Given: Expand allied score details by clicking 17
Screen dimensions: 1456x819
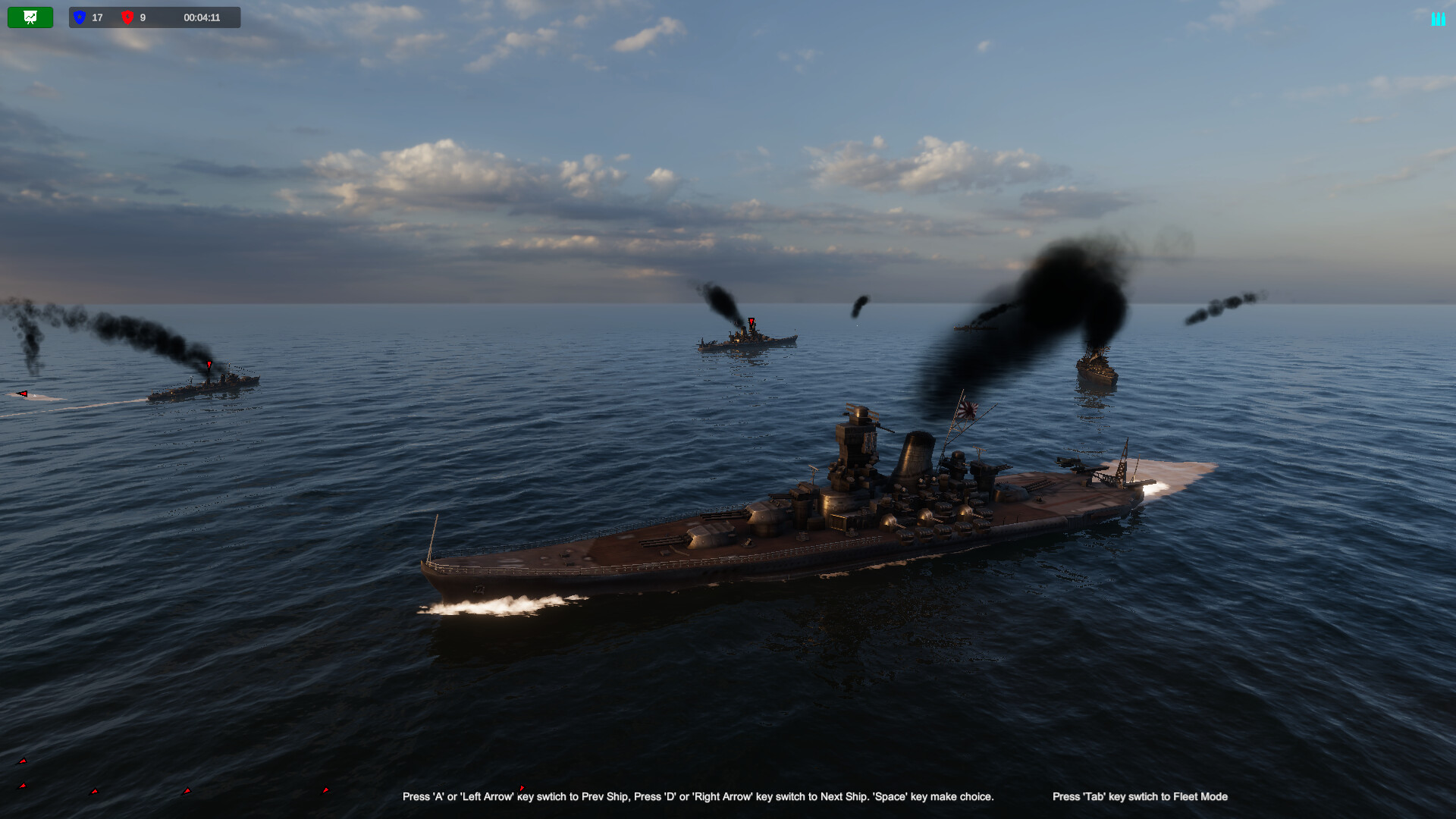Looking at the screenshot, I should 96,17.
